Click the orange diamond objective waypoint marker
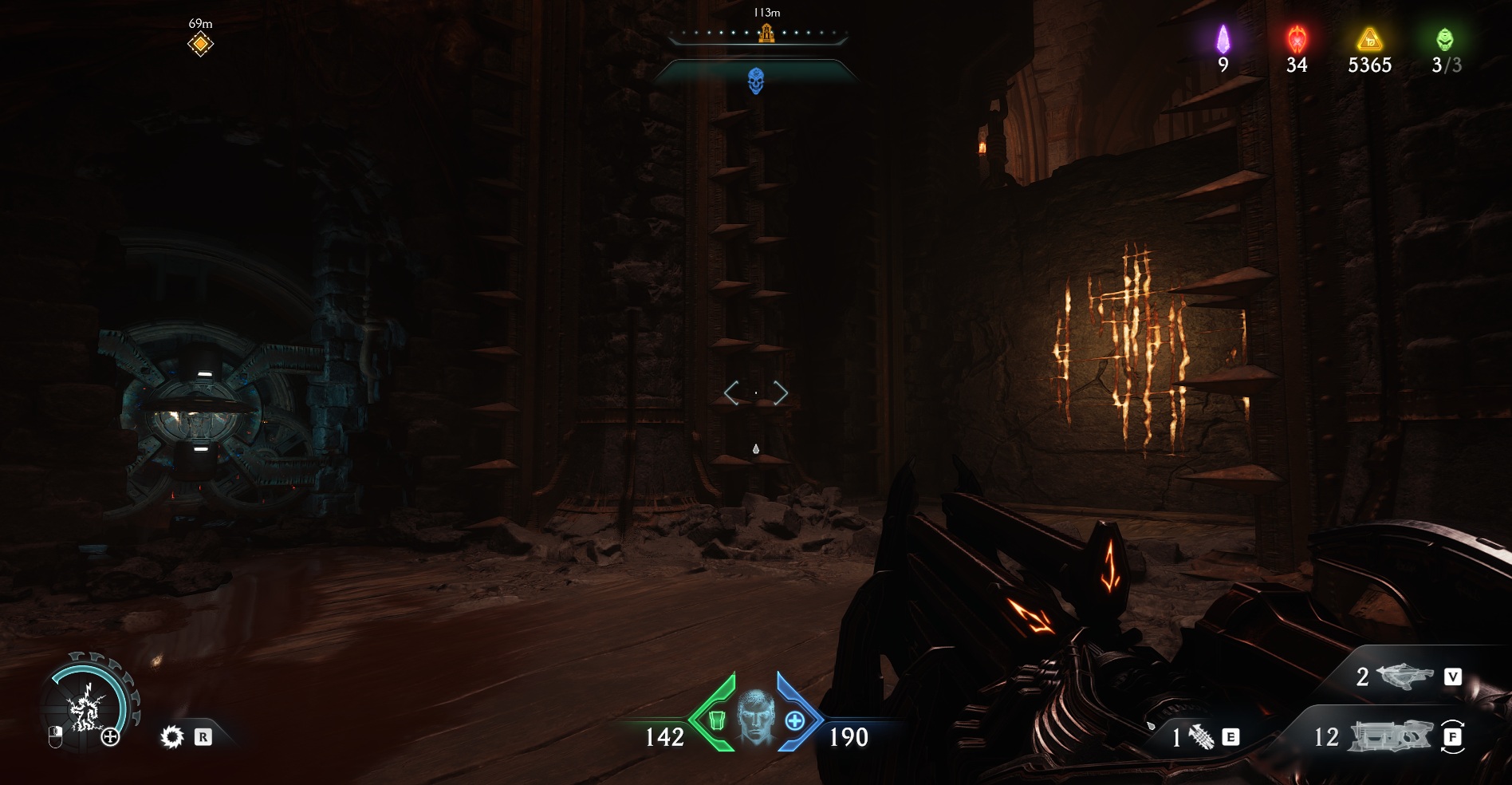Image resolution: width=1512 pixels, height=785 pixels. pyautogui.click(x=200, y=44)
